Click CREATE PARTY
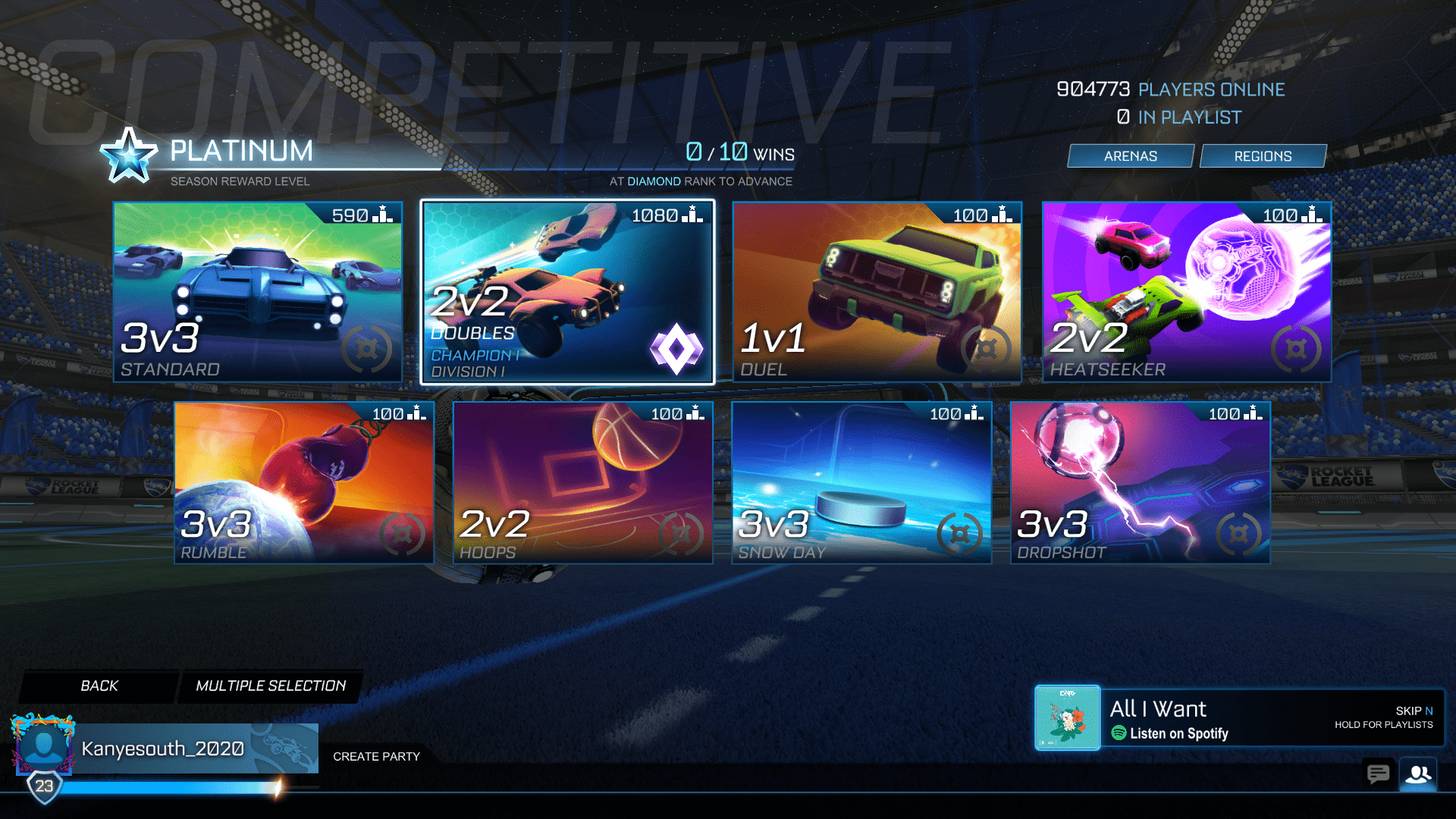Image resolution: width=1456 pixels, height=819 pixels. click(377, 756)
